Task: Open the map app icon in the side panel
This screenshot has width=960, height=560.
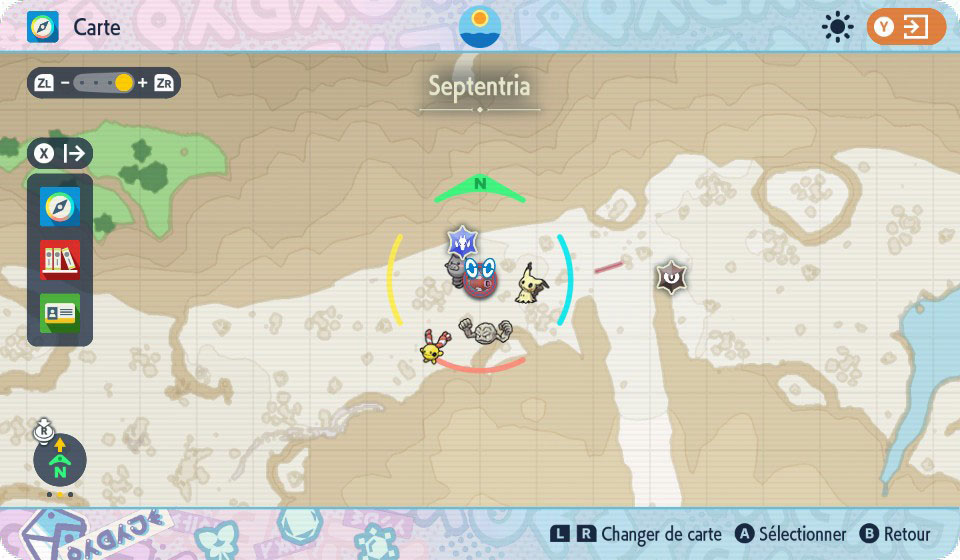Action: pos(60,207)
